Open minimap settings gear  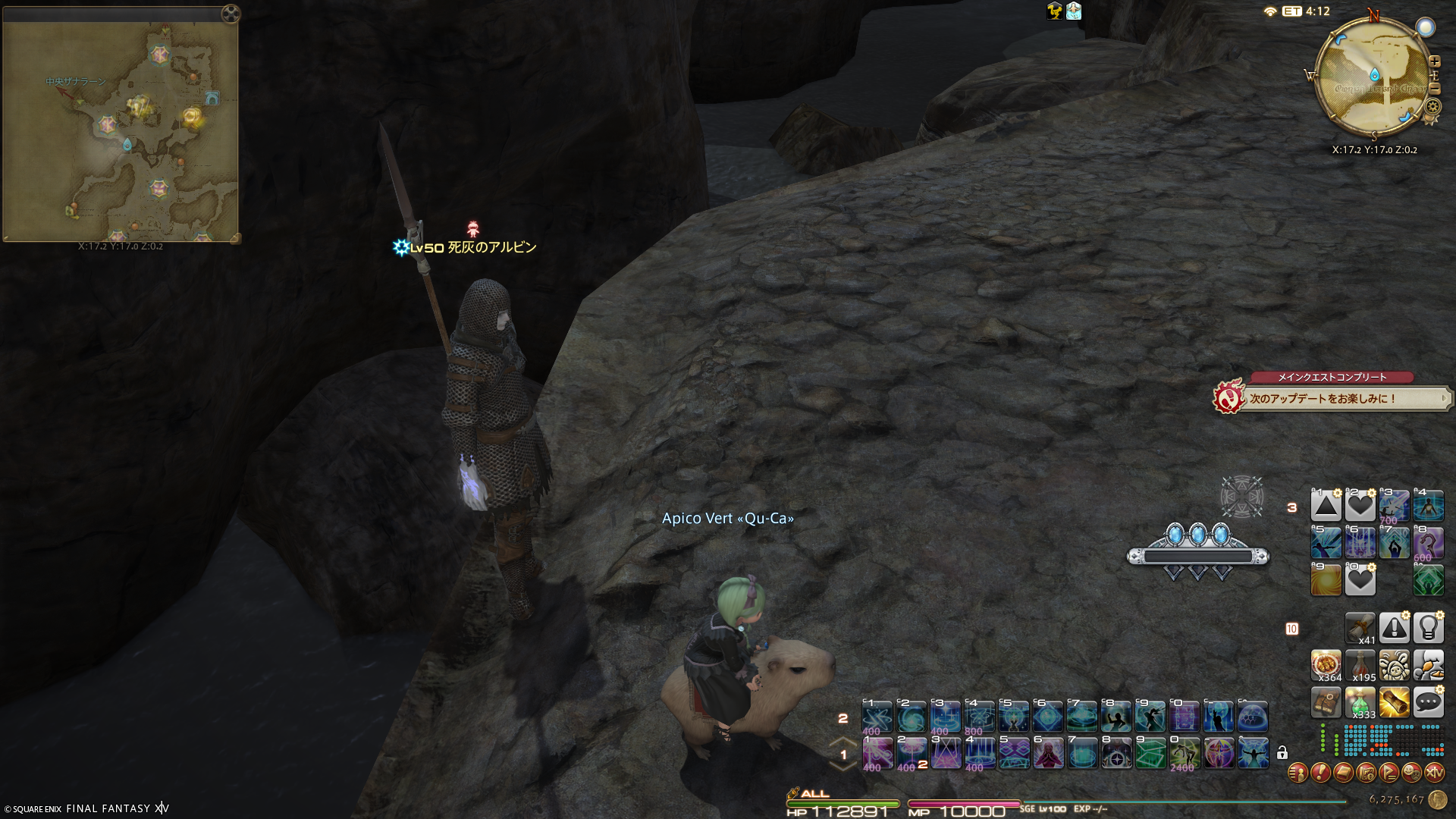tap(1433, 107)
